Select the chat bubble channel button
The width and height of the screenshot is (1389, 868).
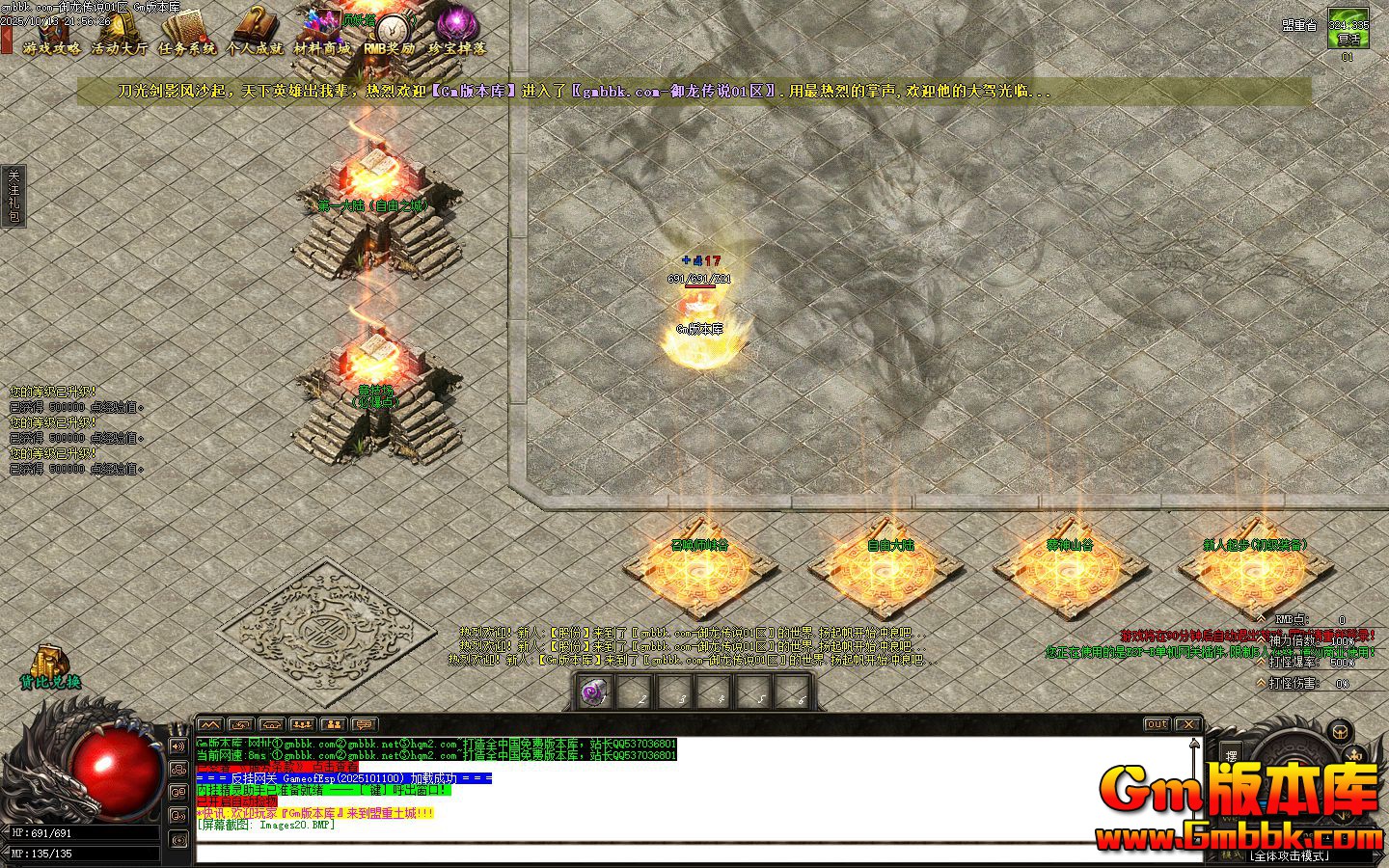point(178,769)
